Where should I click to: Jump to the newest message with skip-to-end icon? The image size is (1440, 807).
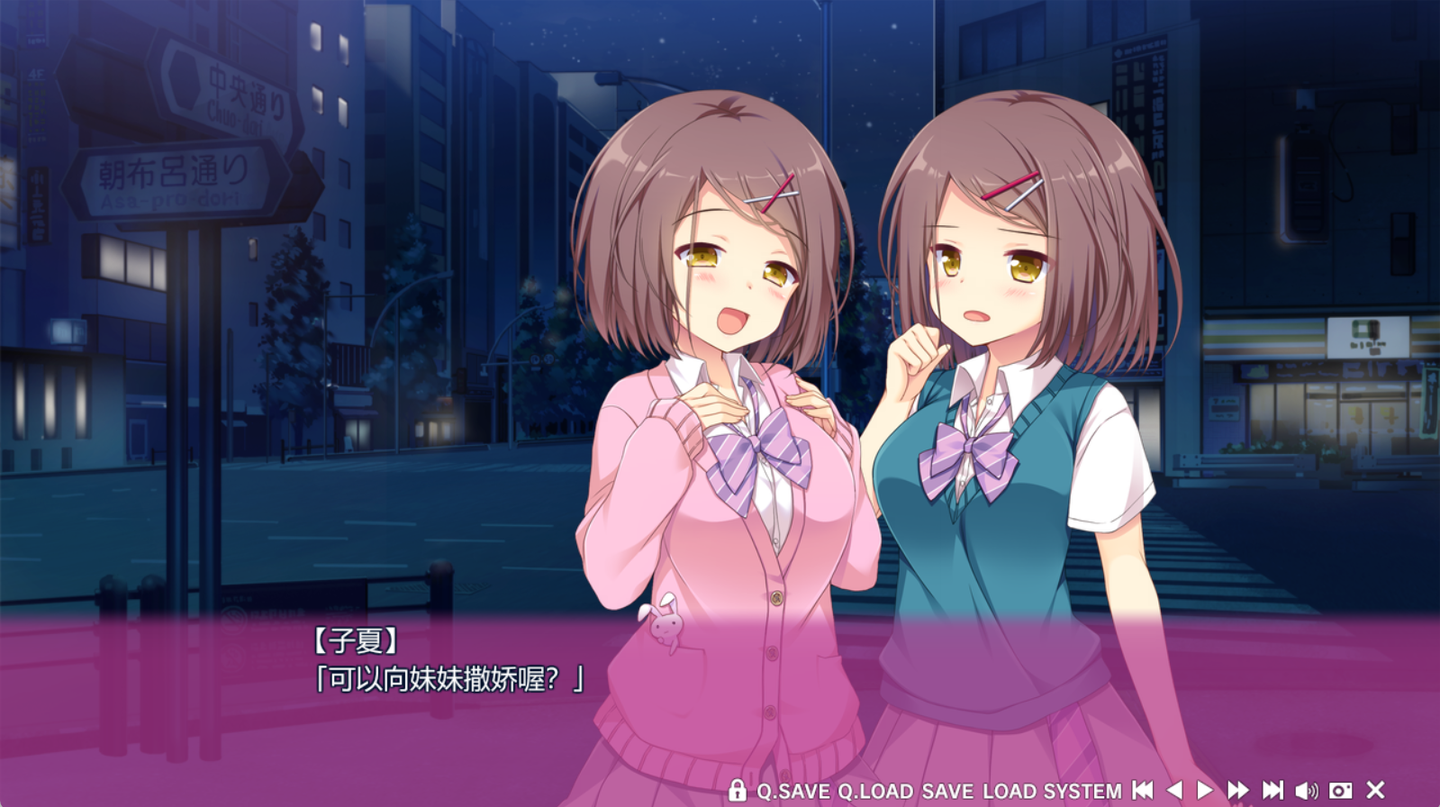pyautogui.click(x=1271, y=791)
